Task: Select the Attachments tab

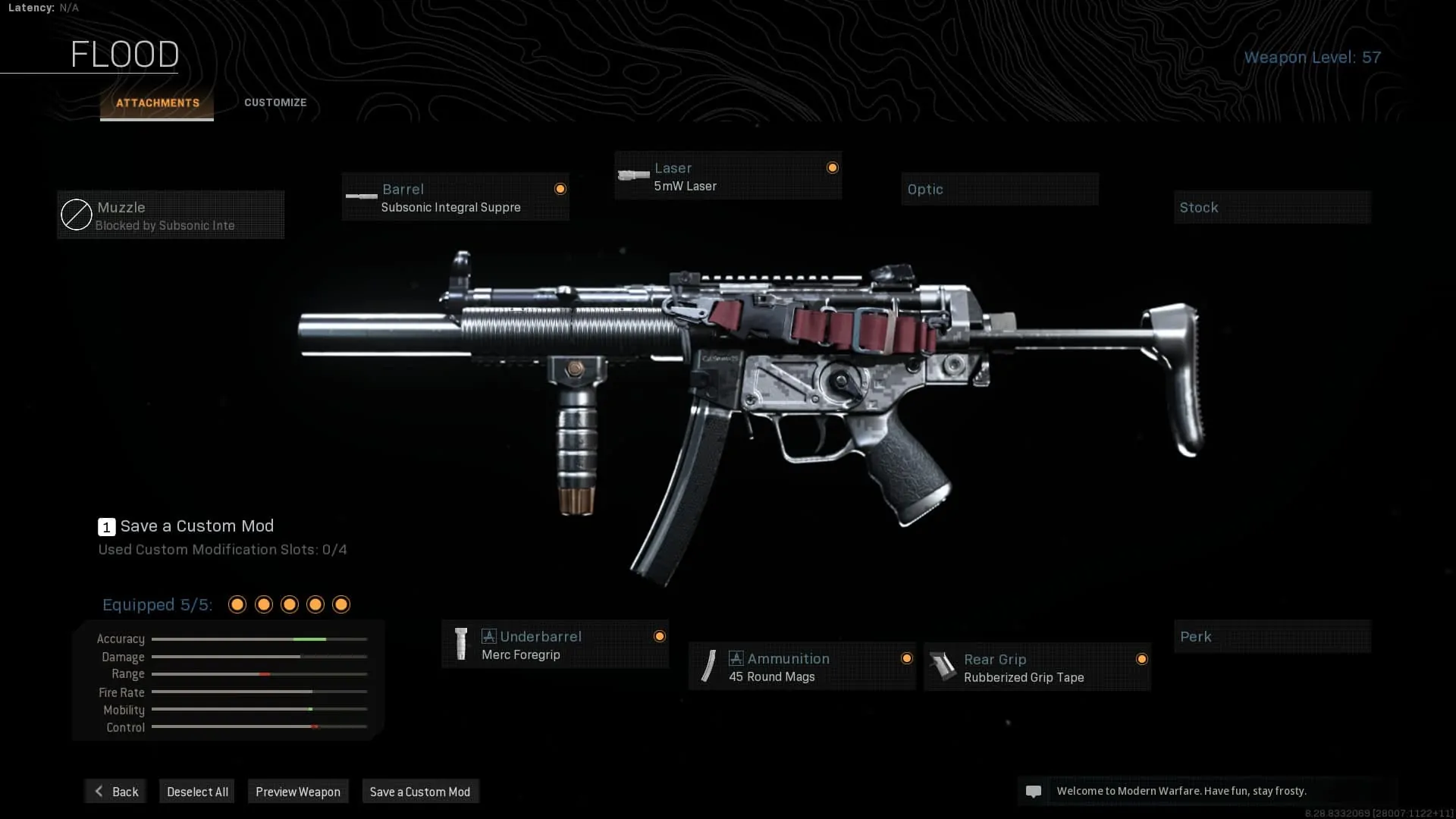Action: point(156,102)
